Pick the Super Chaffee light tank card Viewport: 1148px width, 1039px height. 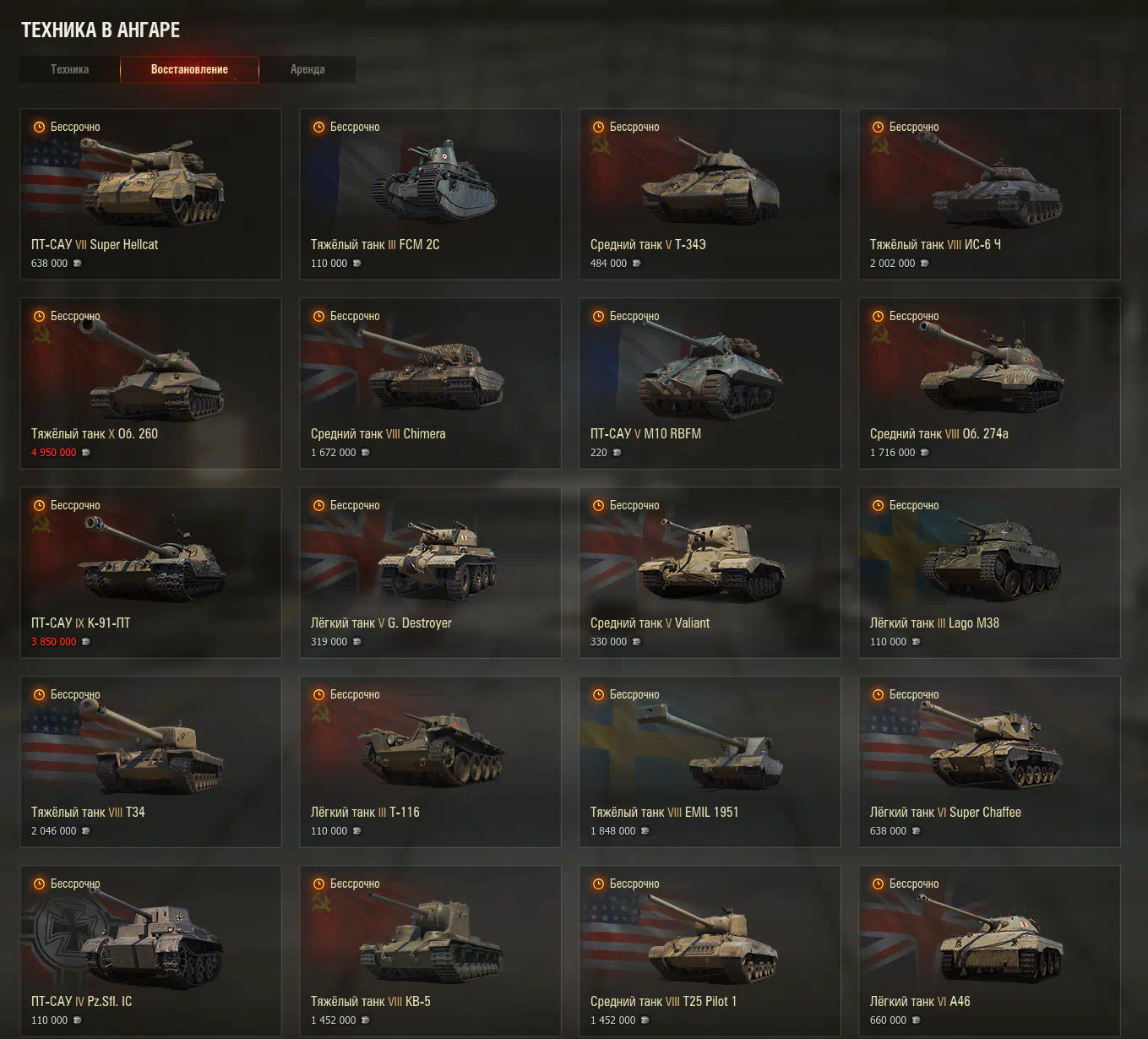tap(989, 762)
